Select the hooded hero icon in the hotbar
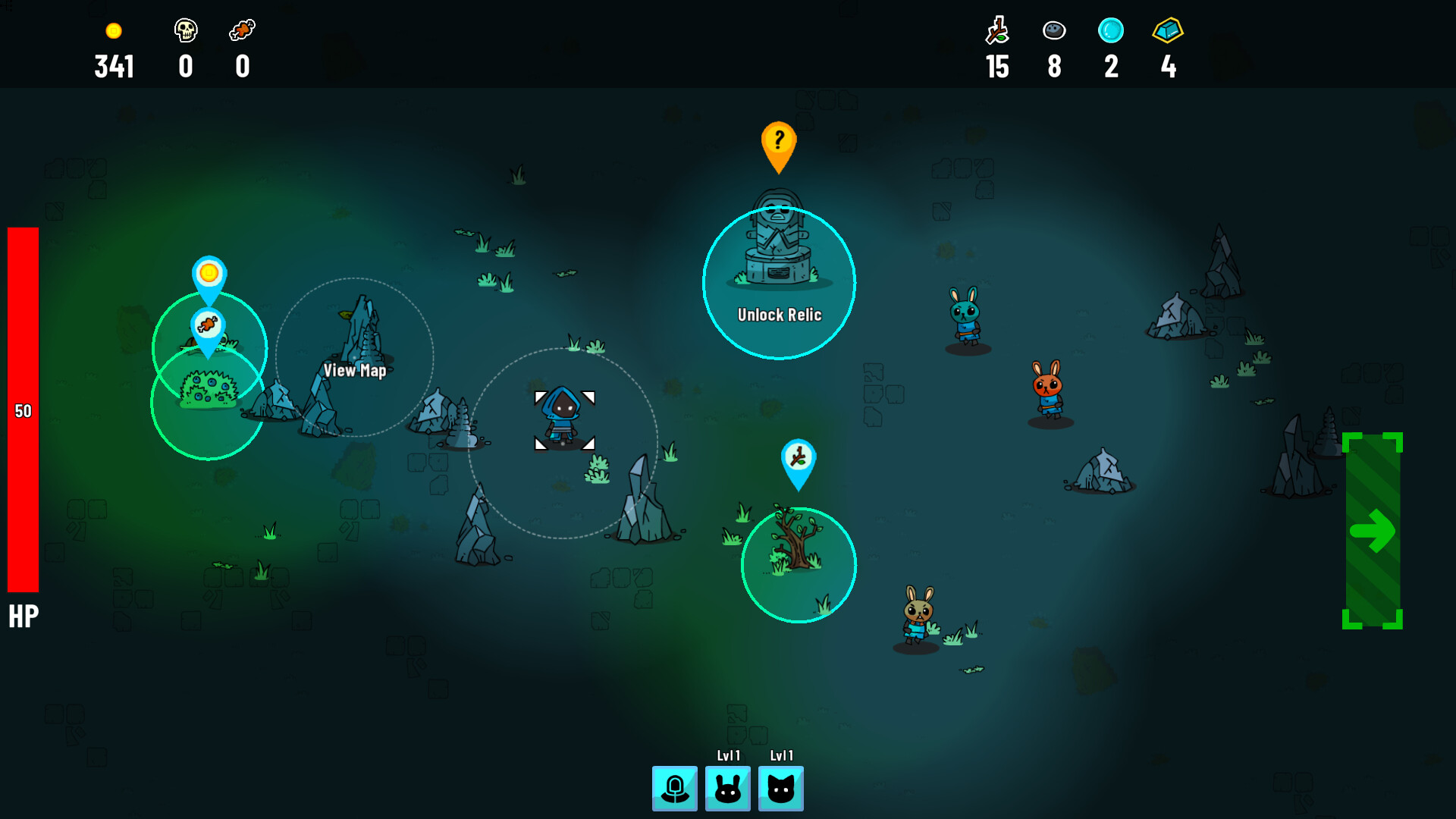The image size is (1456, 819). 674,789
